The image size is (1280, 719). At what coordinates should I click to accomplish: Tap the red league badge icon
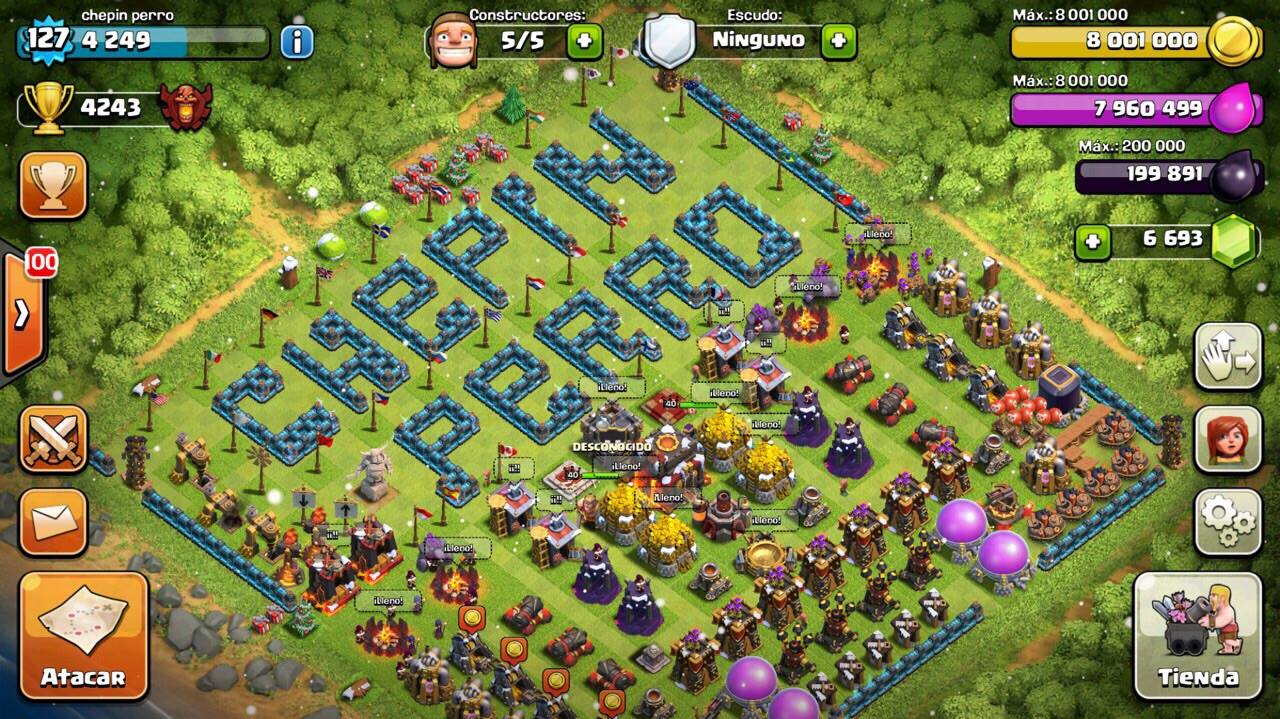[186, 107]
